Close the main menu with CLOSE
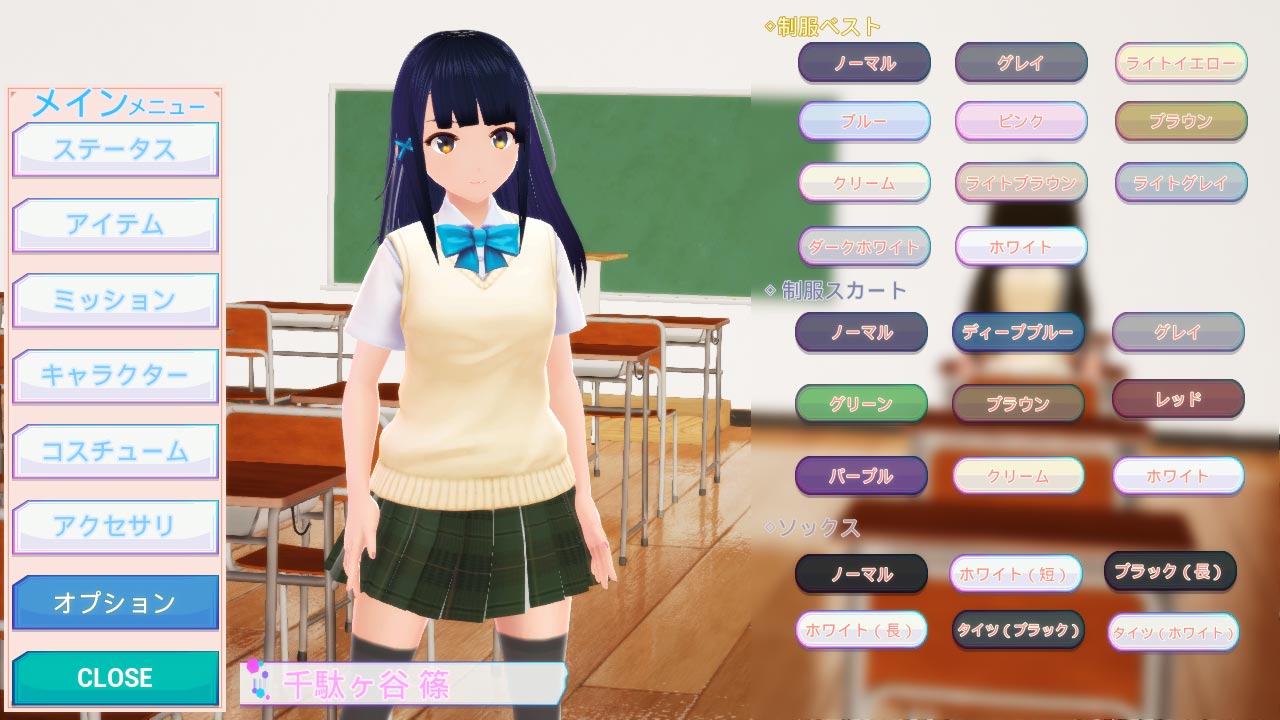Viewport: 1280px width, 720px height. (x=115, y=677)
